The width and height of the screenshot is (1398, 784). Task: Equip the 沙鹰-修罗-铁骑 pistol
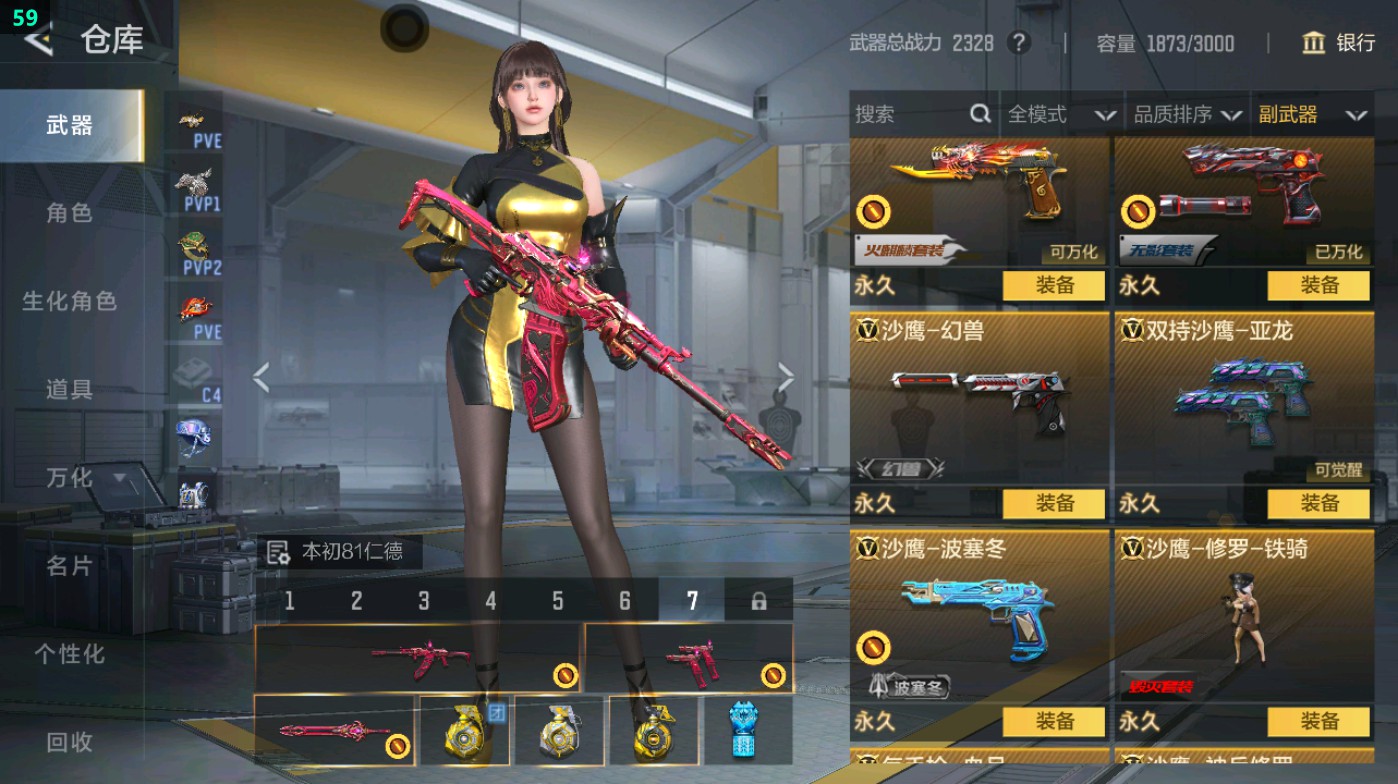click(x=1318, y=721)
